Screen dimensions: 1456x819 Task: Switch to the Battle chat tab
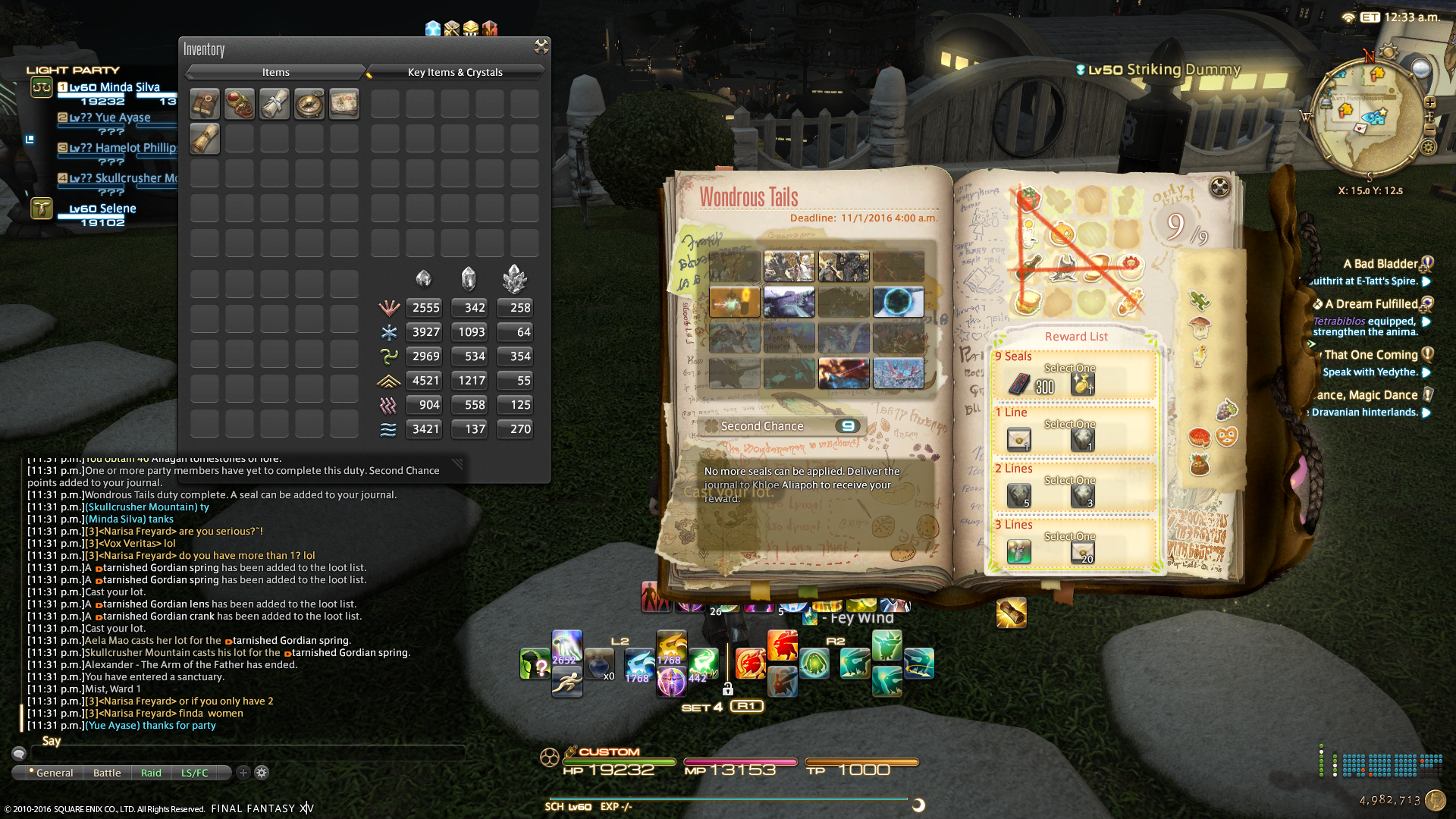[x=107, y=773]
